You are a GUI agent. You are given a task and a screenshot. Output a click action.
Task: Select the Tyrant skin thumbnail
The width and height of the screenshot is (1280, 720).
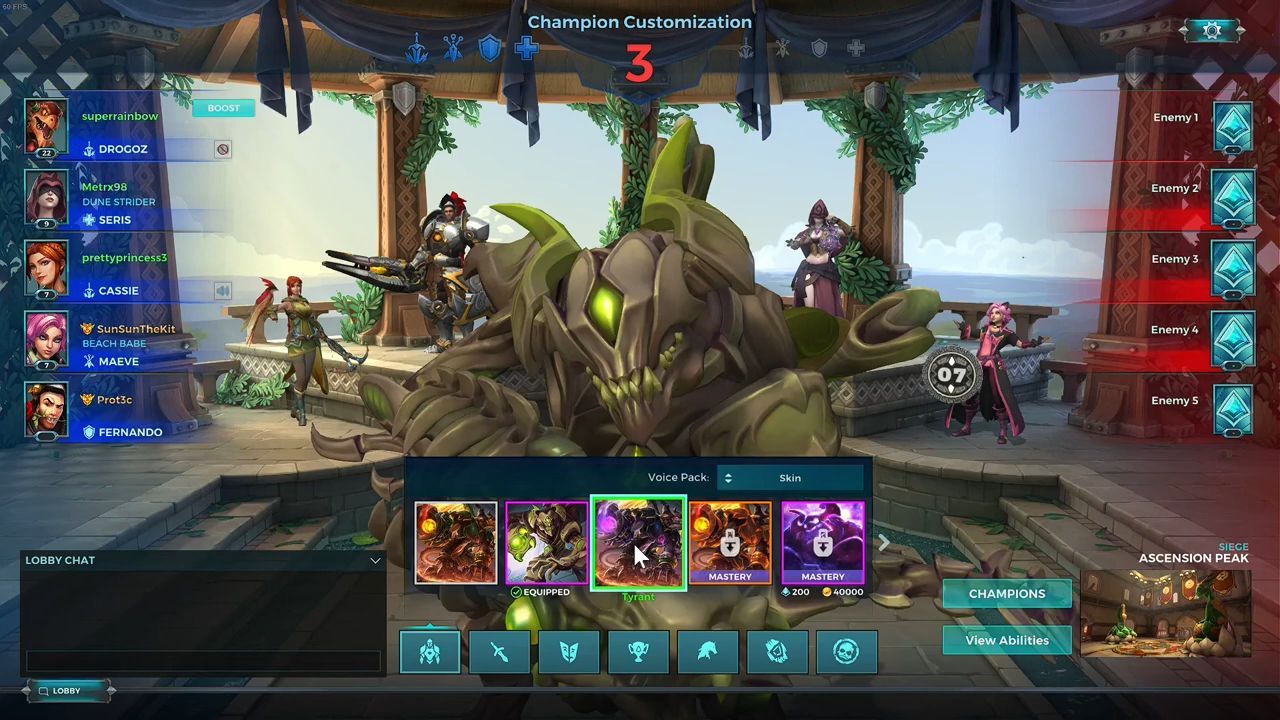point(638,543)
